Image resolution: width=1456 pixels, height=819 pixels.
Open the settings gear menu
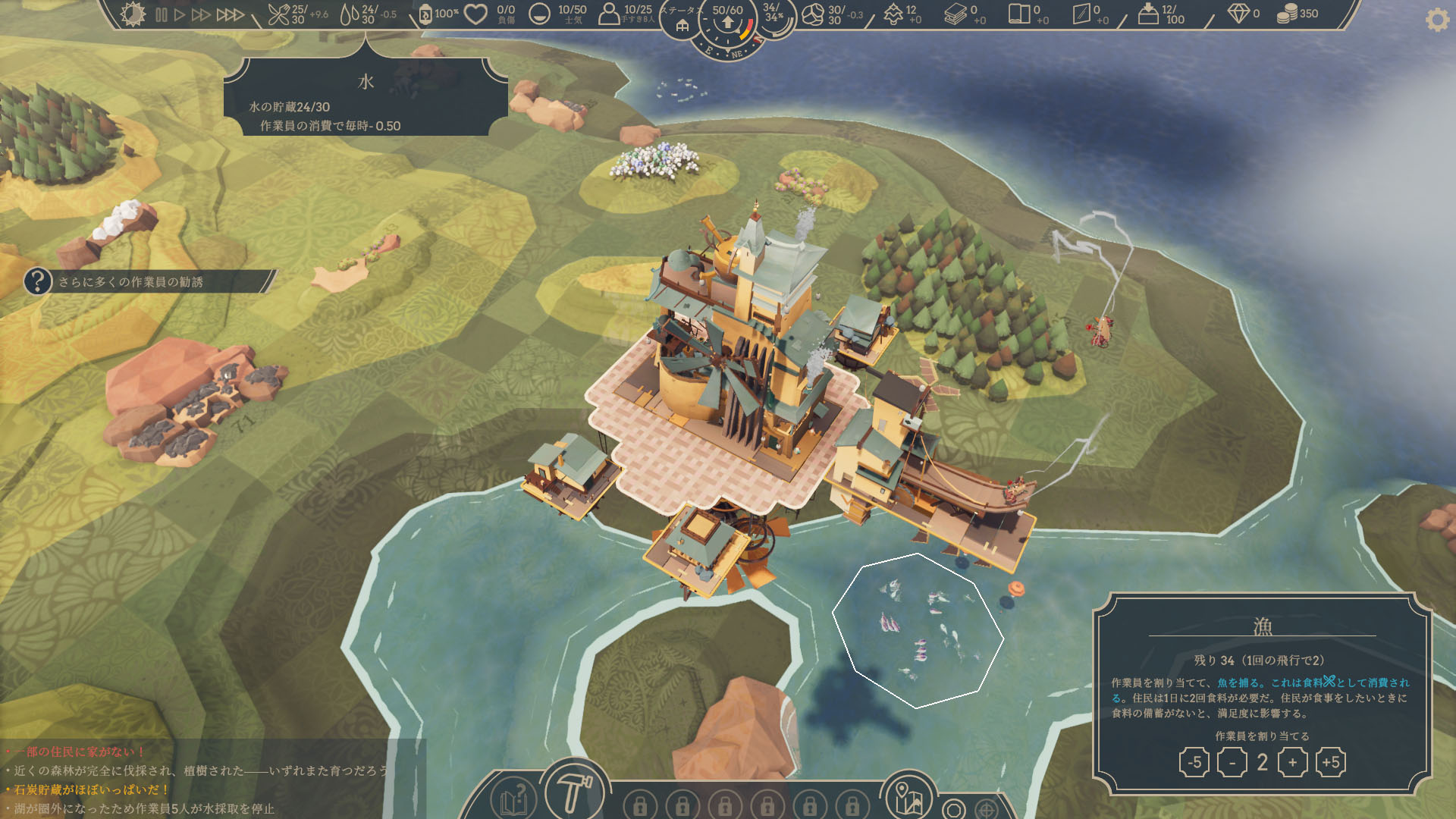[1436, 20]
